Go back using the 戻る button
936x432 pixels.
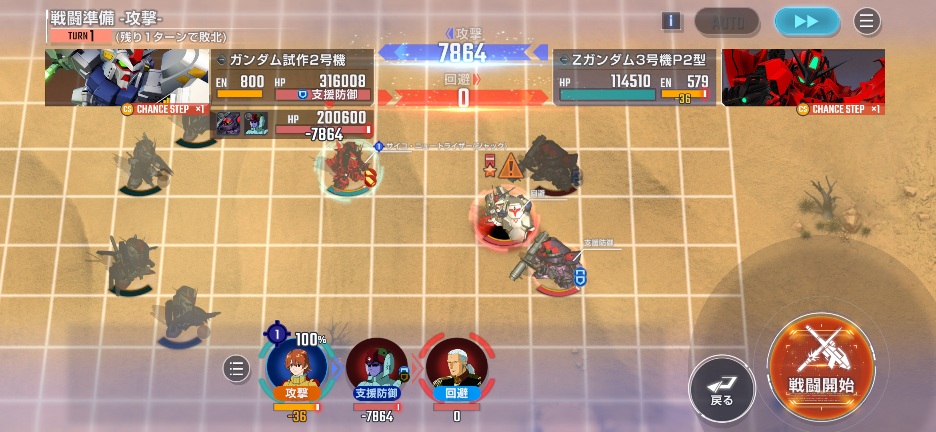[722, 388]
